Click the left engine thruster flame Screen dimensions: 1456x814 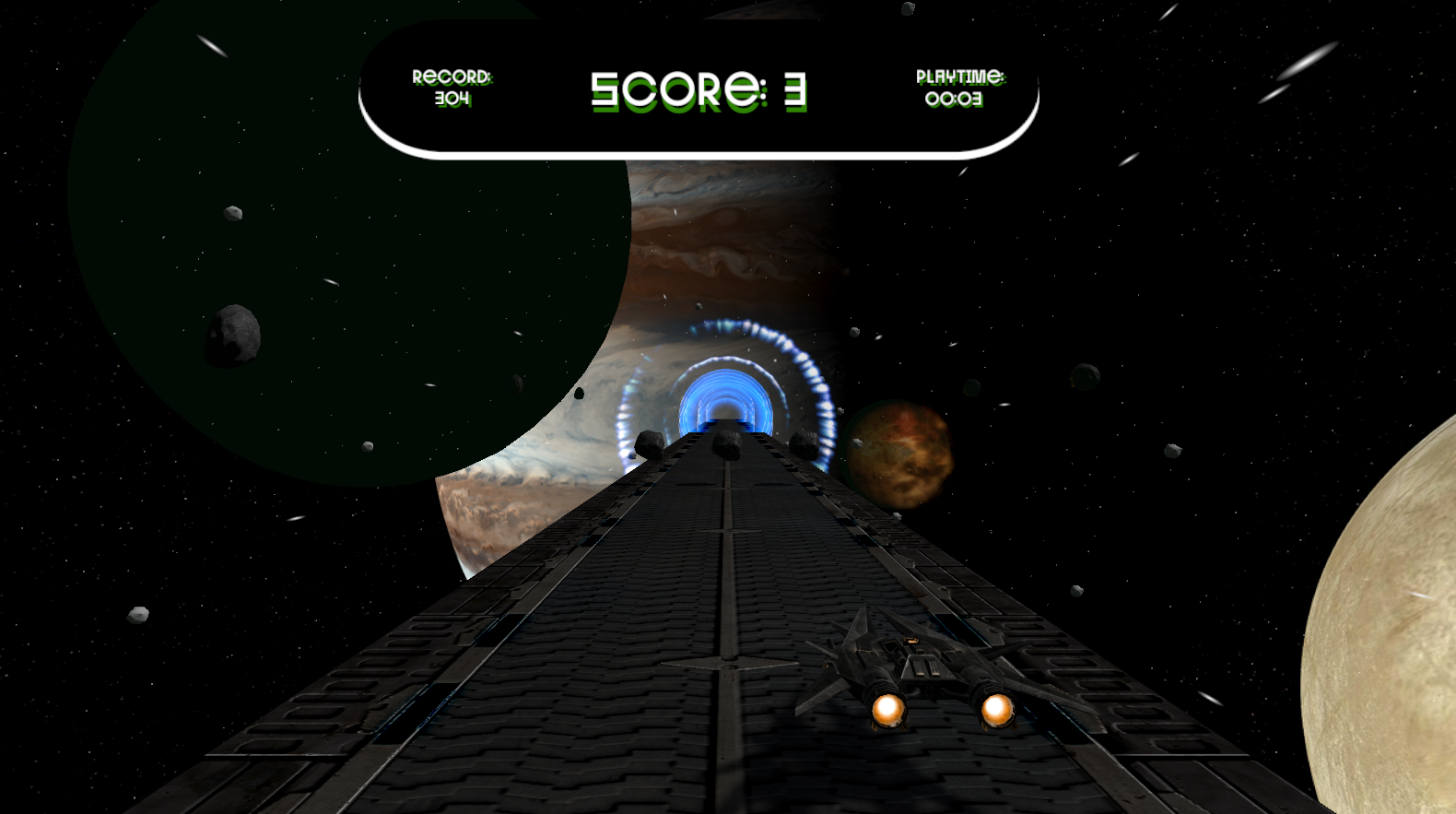(x=887, y=712)
